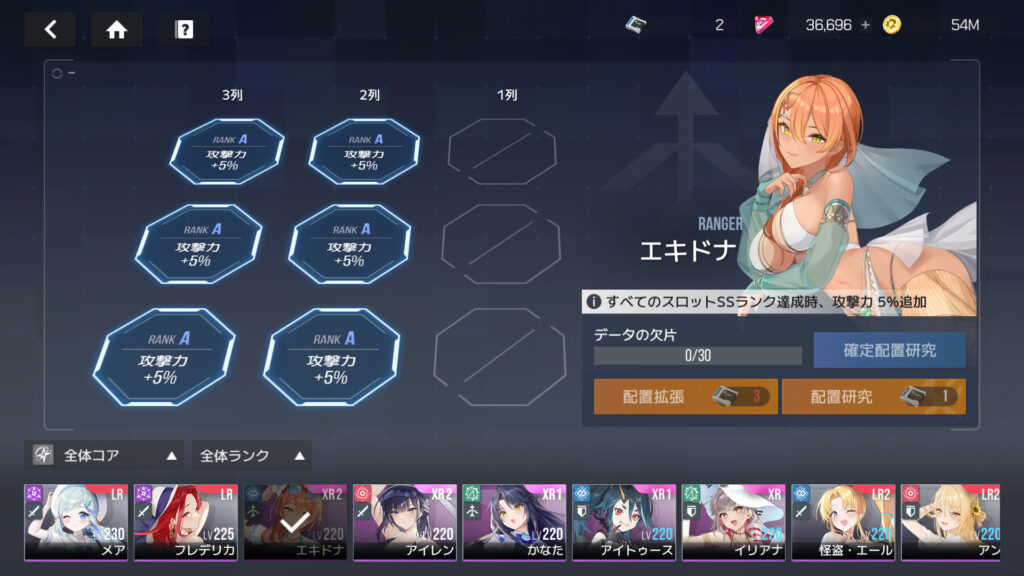The image size is (1024, 576).
Task: Open the 全体ランク filter dropdown
Action: pos(251,455)
